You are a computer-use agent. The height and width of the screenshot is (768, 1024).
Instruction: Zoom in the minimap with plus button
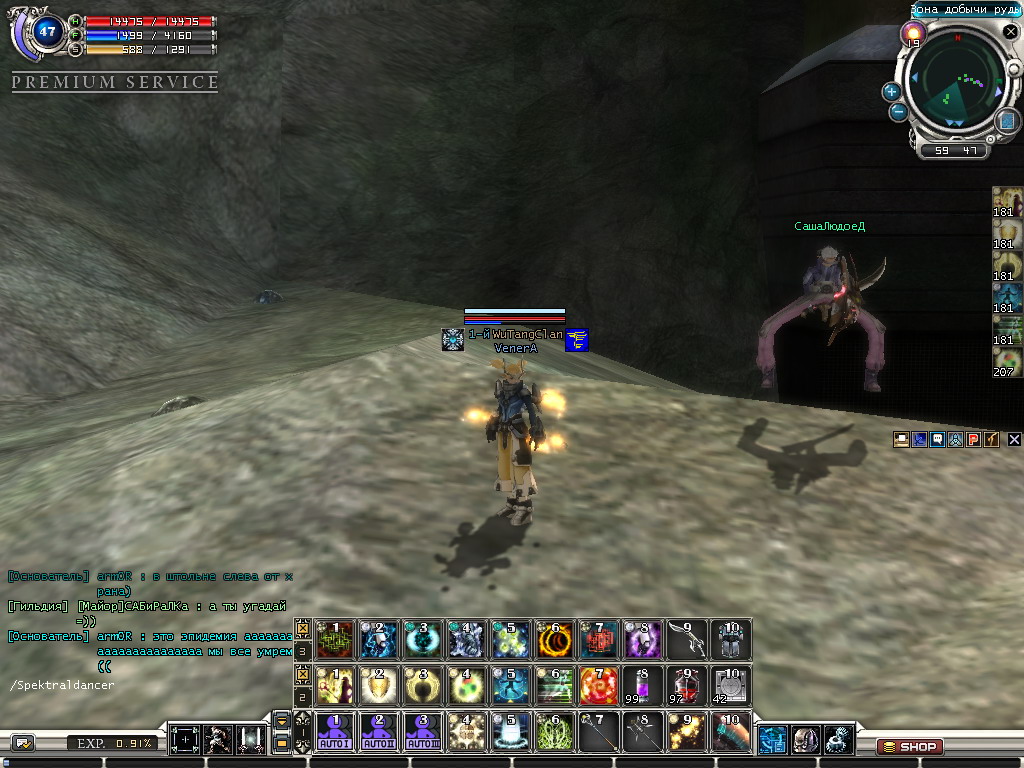[x=891, y=91]
